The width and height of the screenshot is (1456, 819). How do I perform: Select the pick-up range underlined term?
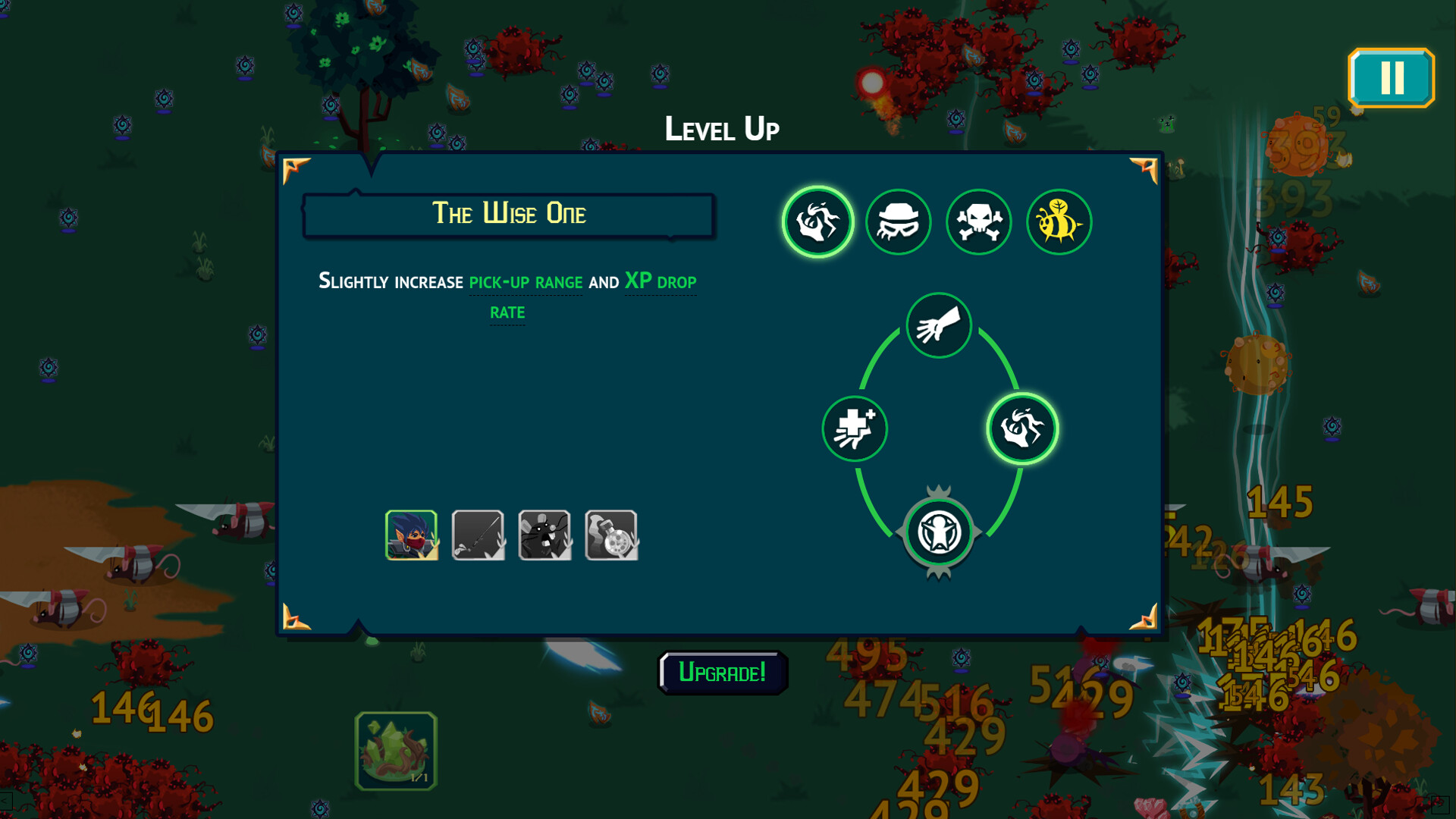(525, 281)
